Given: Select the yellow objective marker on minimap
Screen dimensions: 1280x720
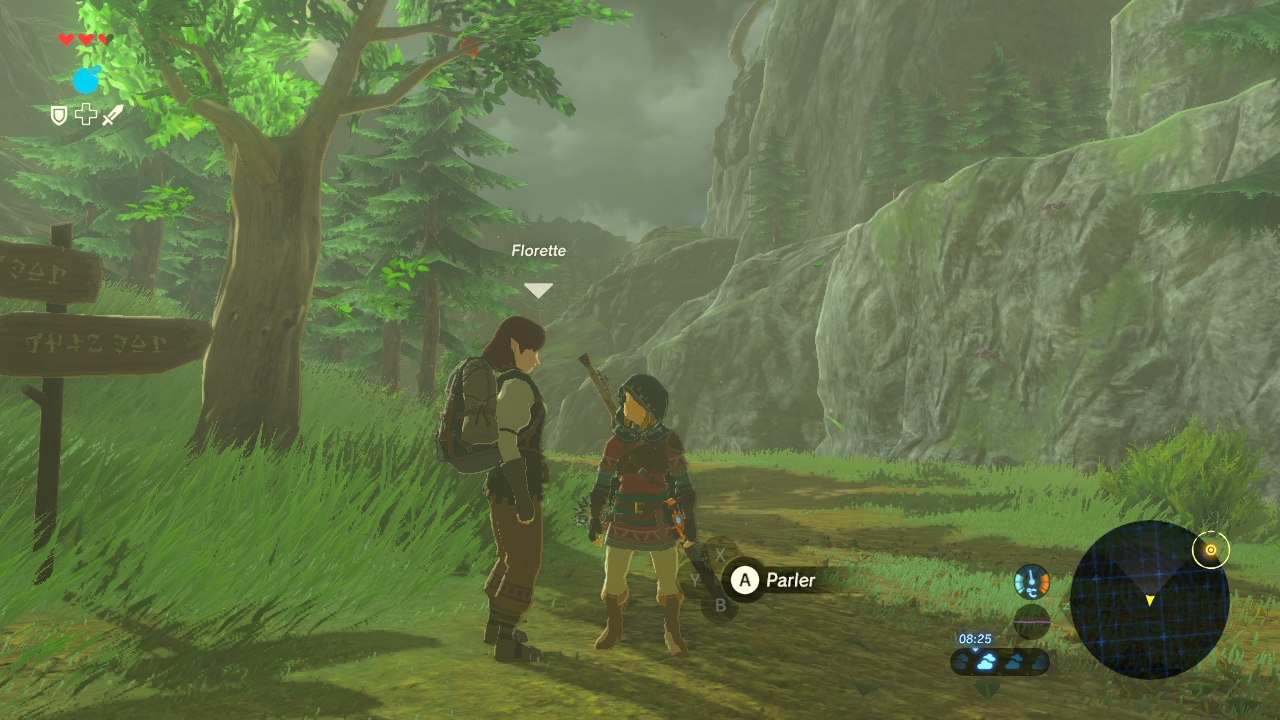Looking at the screenshot, I should click(x=1211, y=549).
